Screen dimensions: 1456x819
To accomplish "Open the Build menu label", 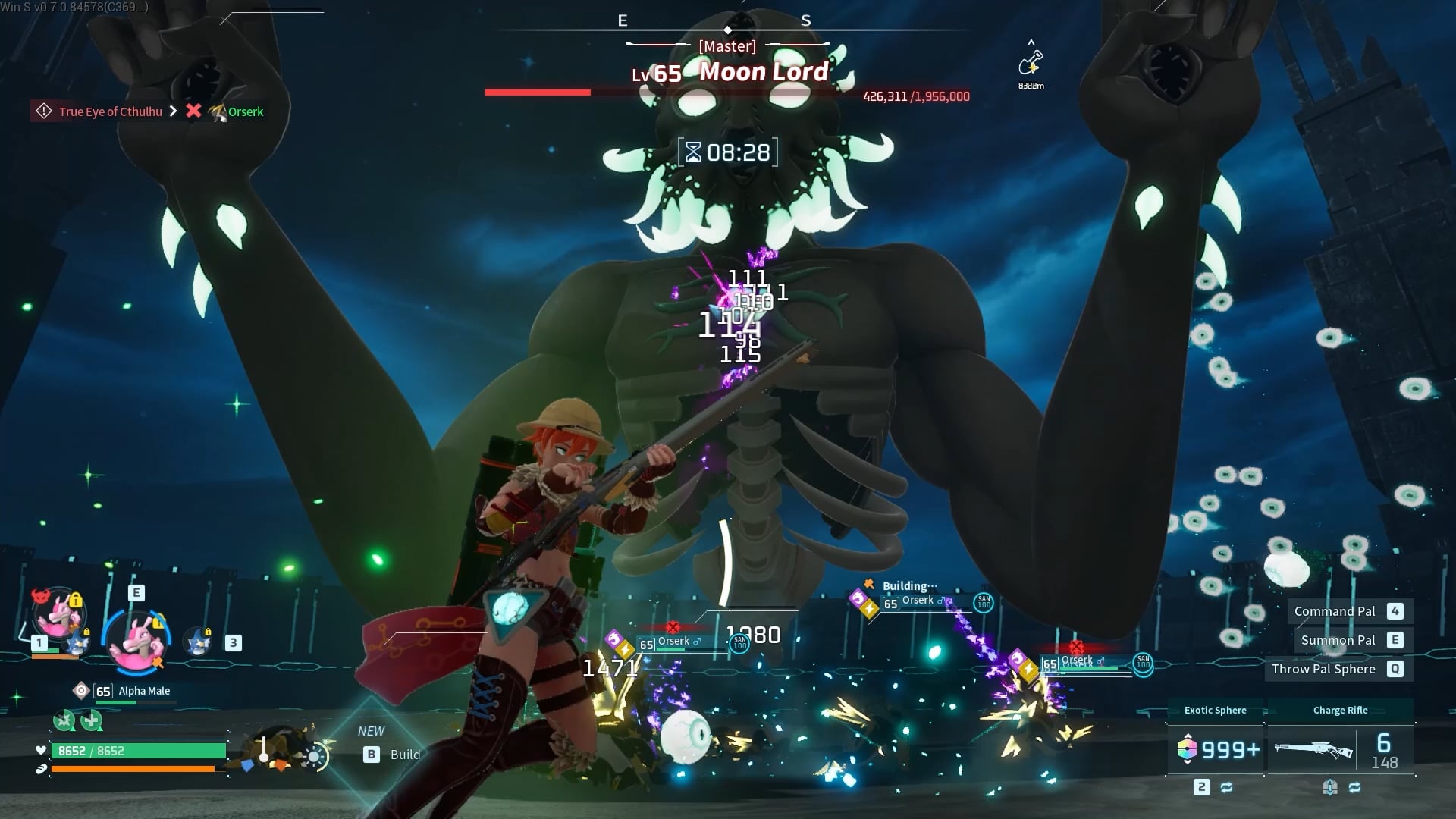I will [x=404, y=755].
